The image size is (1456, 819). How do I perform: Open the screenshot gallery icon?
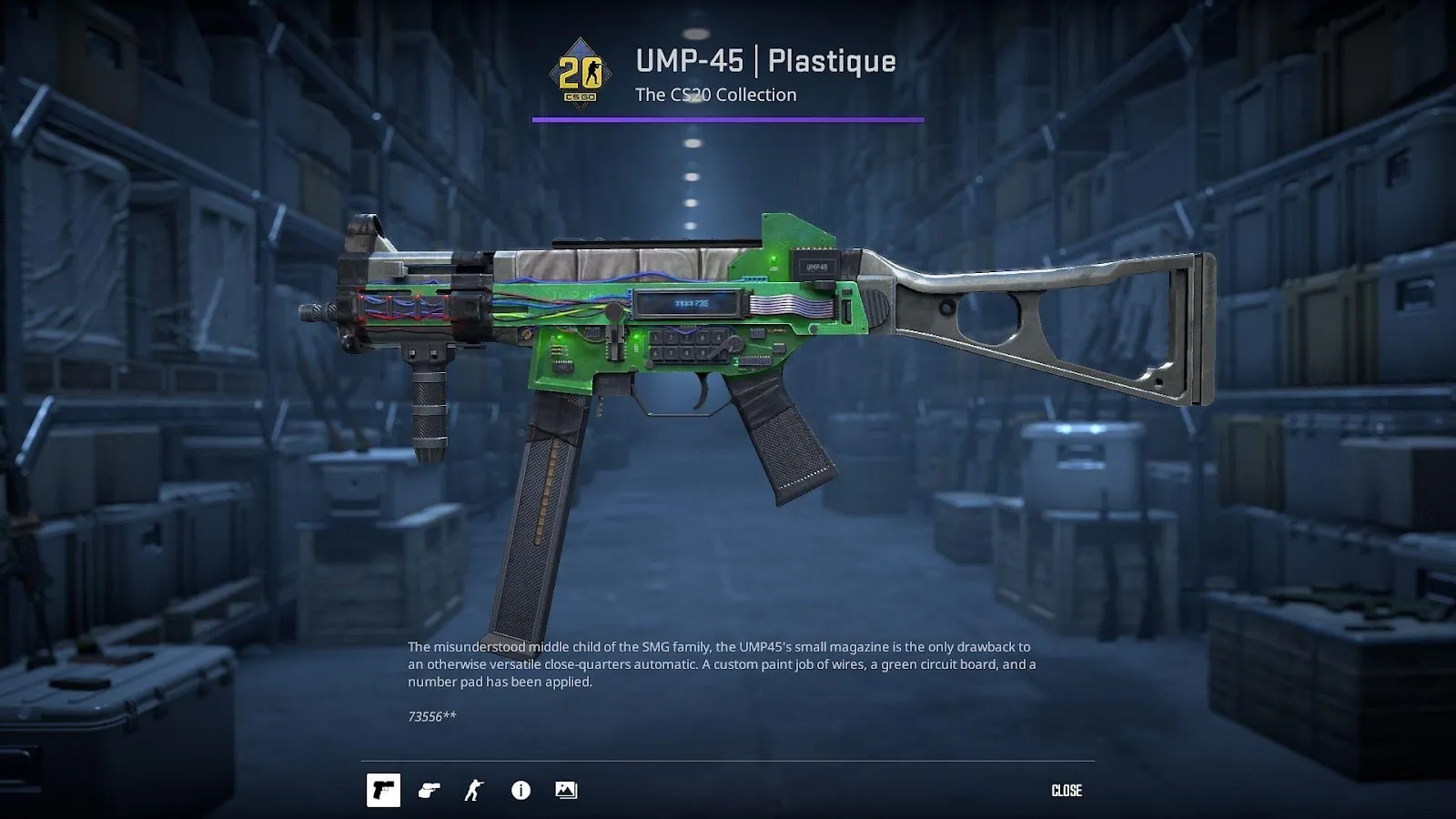pyautogui.click(x=565, y=790)
